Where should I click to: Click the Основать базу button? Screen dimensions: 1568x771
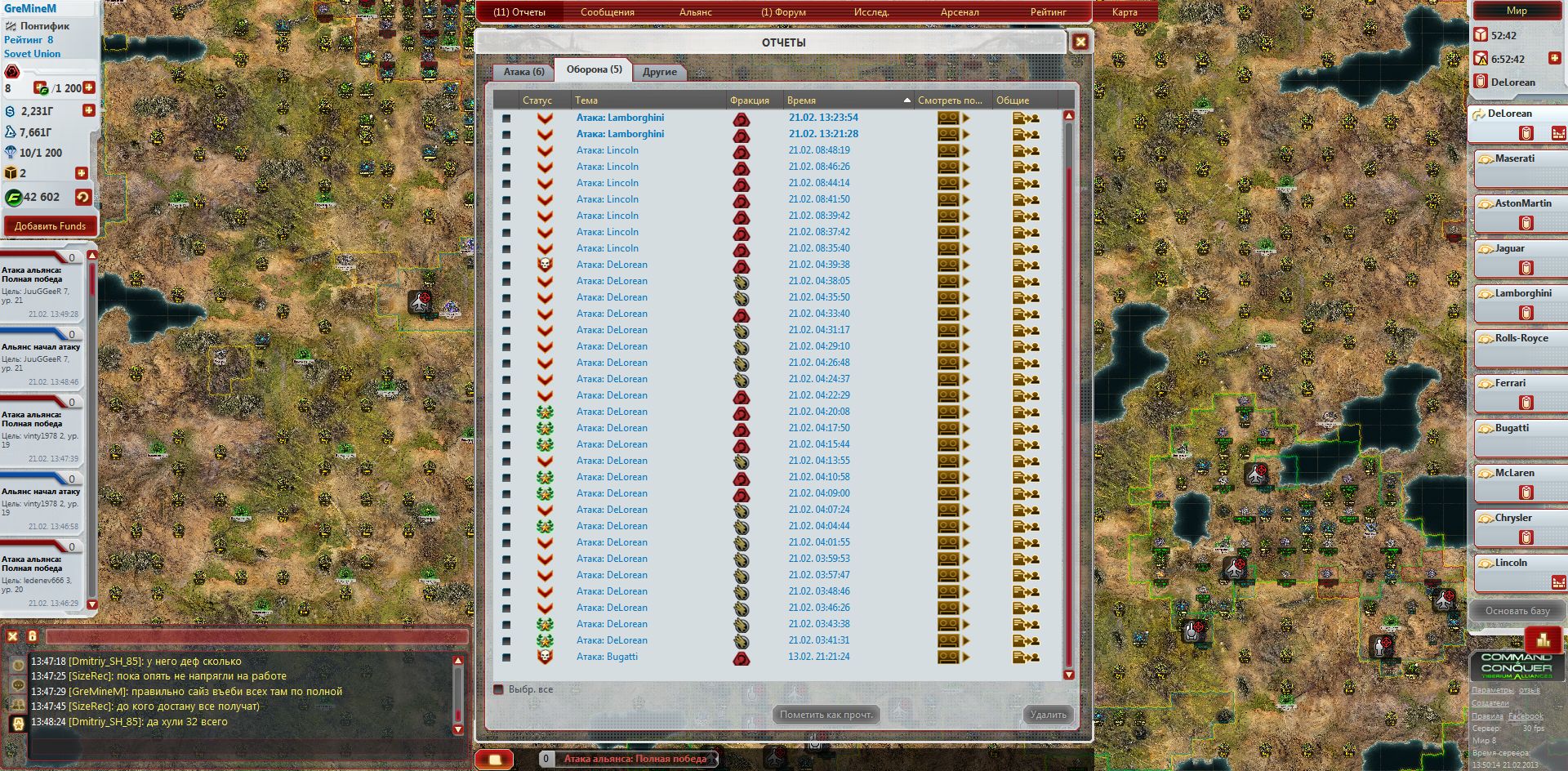[x=1517, y=611]
